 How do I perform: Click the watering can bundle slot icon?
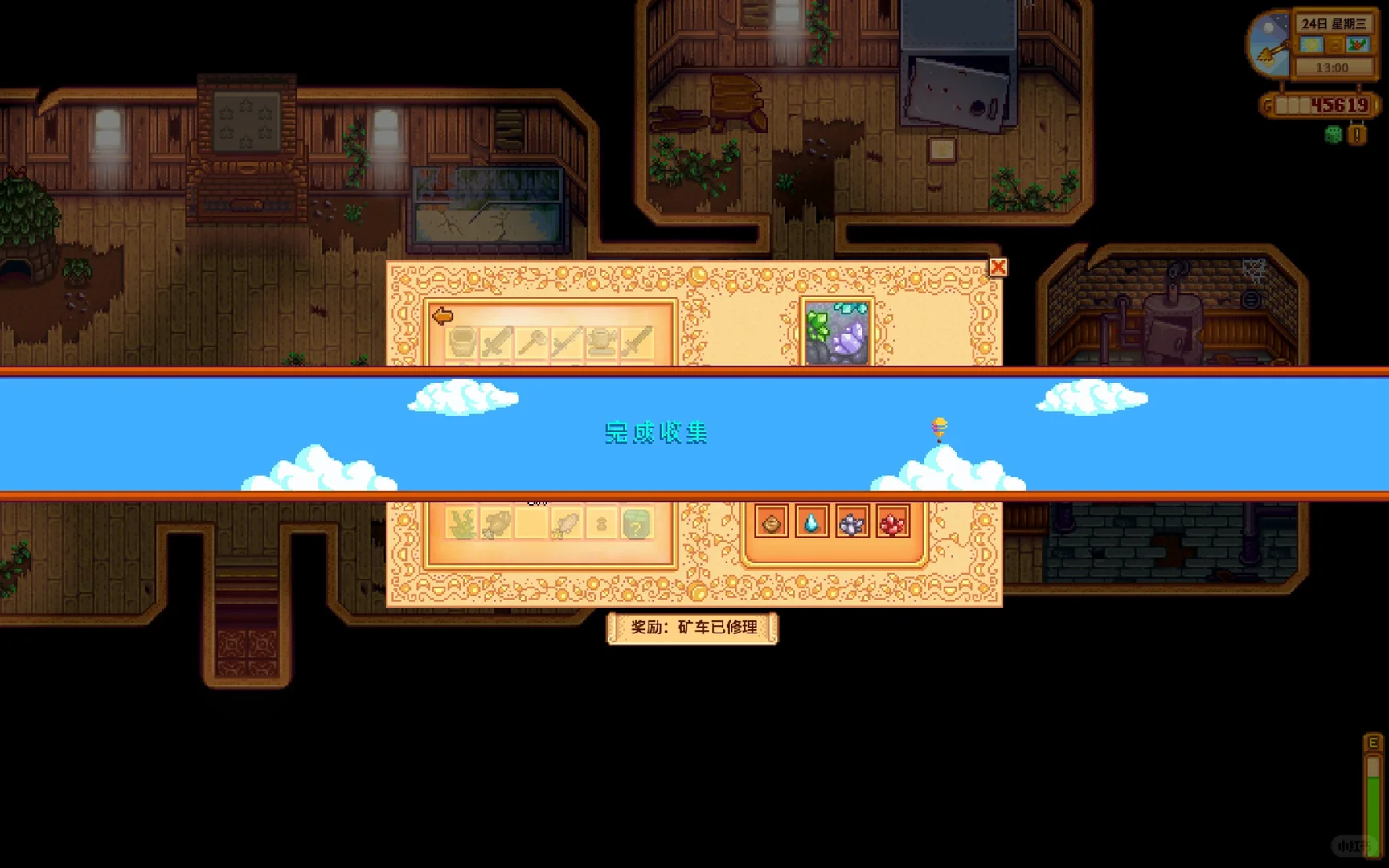coord(601,342)
